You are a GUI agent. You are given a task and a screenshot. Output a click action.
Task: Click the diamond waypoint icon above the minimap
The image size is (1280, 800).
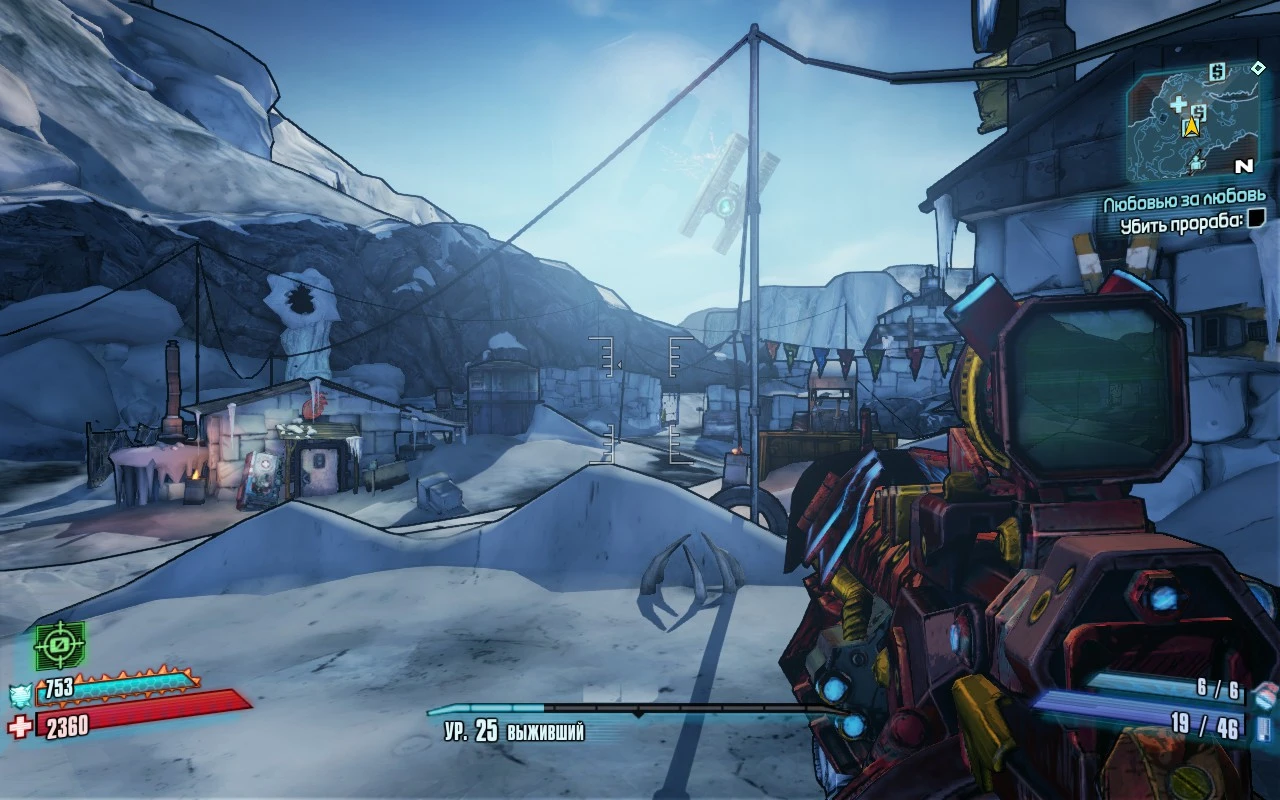[1258, 69]
